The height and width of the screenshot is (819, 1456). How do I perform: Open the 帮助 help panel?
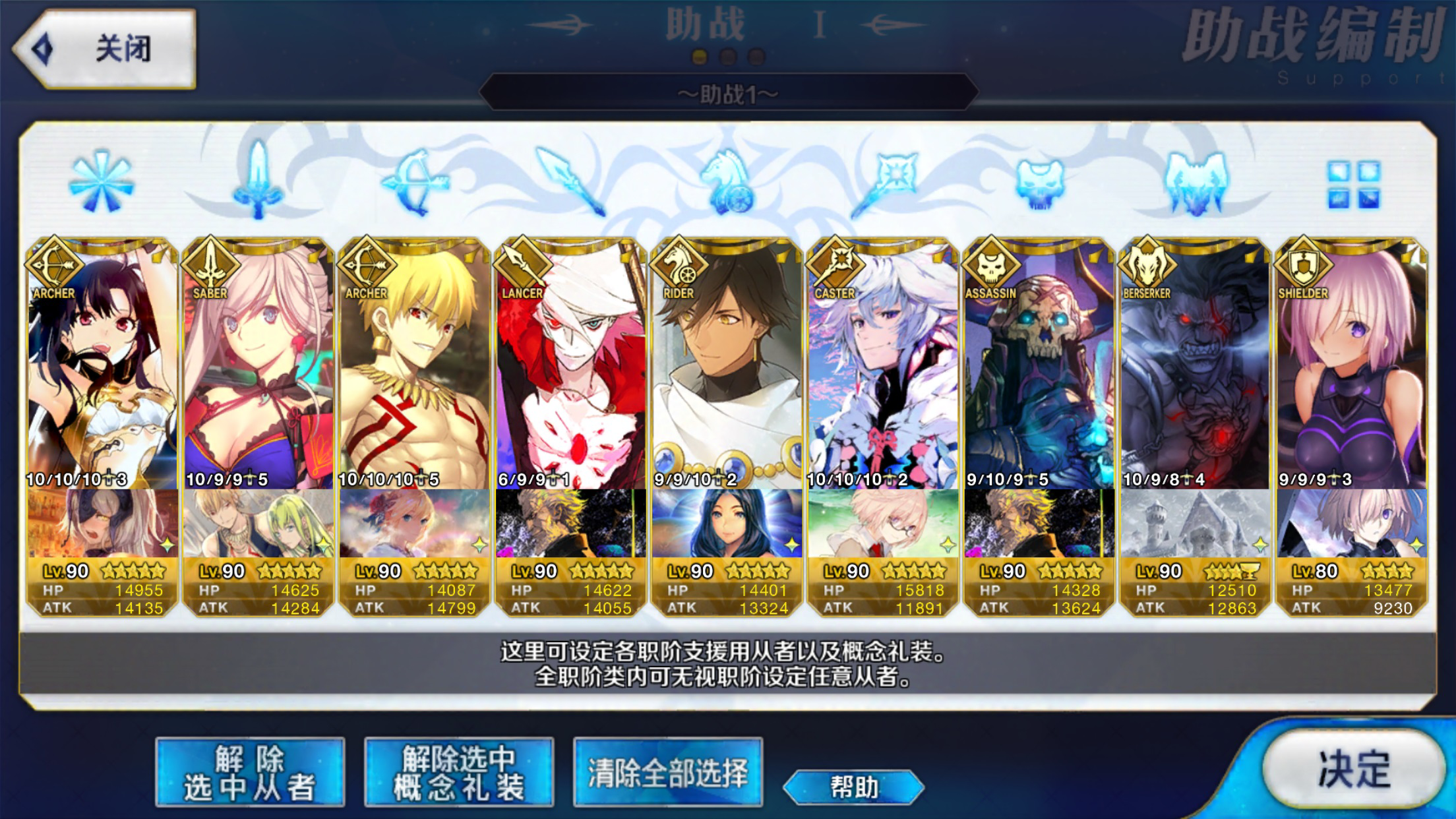(853, 787)
